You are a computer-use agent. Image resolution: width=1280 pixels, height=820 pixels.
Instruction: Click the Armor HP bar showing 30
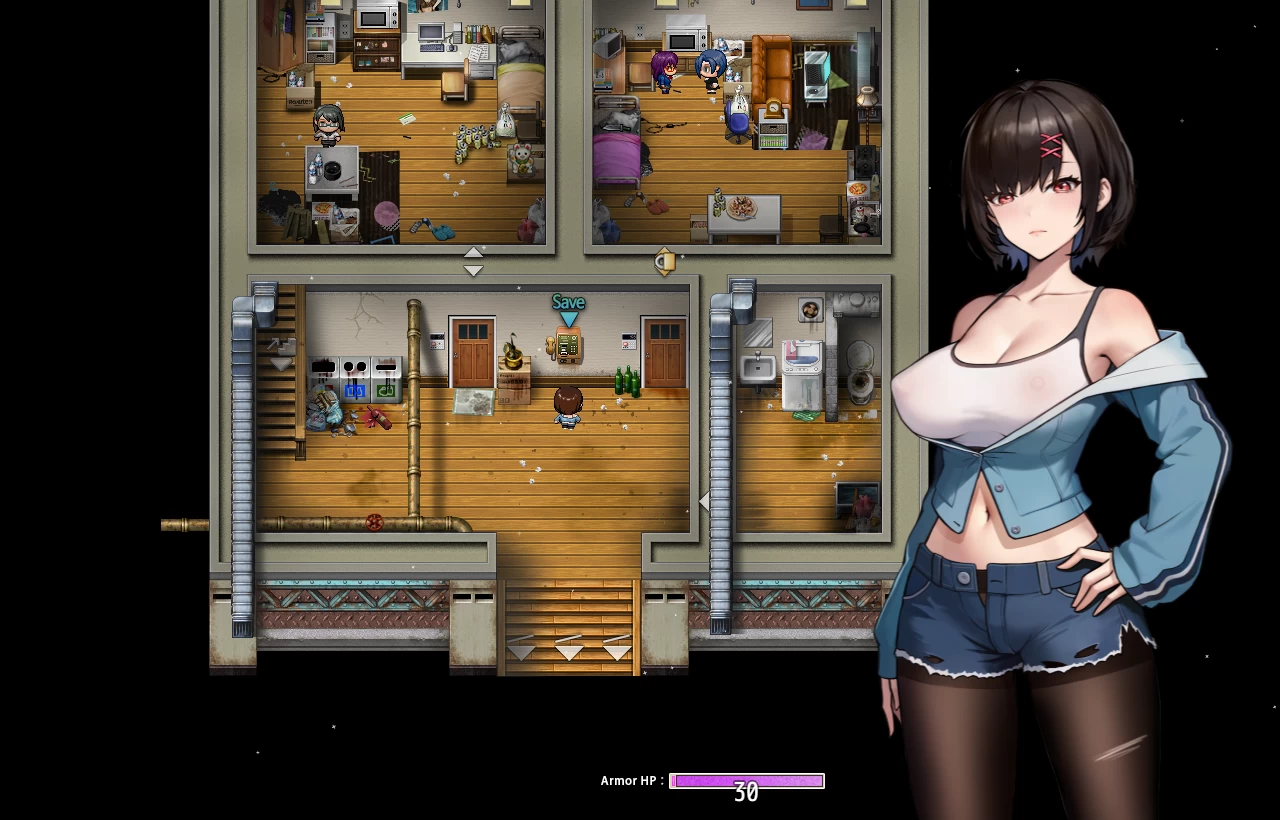click(x=746, y=781)
